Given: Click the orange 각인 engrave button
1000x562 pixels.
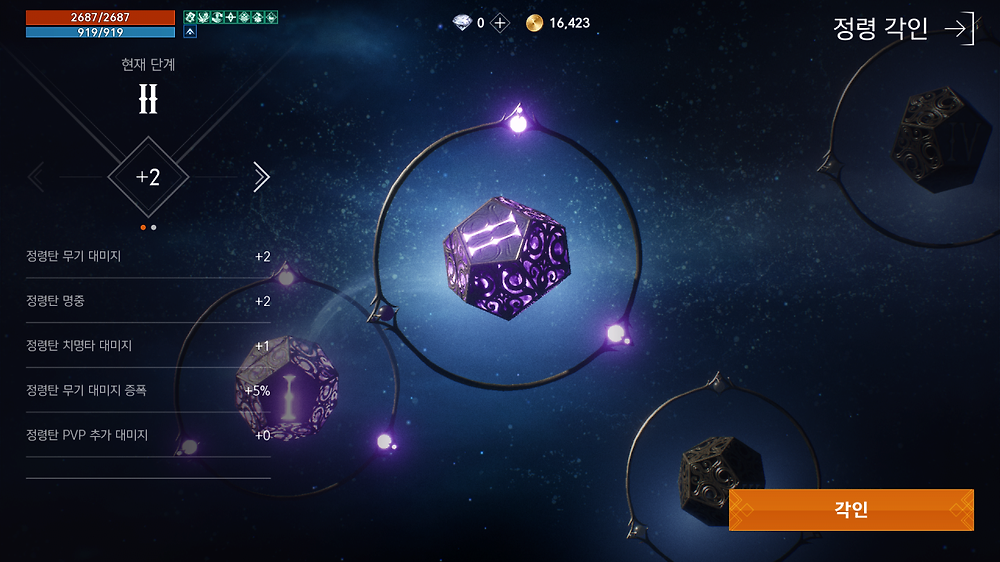Looking at the screenshot, I should (x=850, y=510).
